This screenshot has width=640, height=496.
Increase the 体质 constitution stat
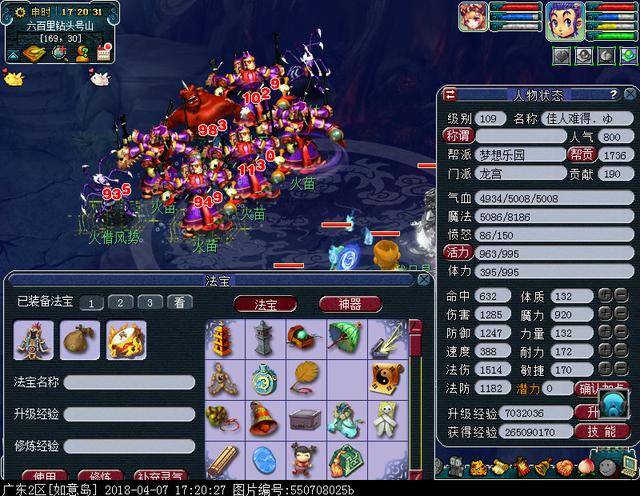tap(604, 295)
